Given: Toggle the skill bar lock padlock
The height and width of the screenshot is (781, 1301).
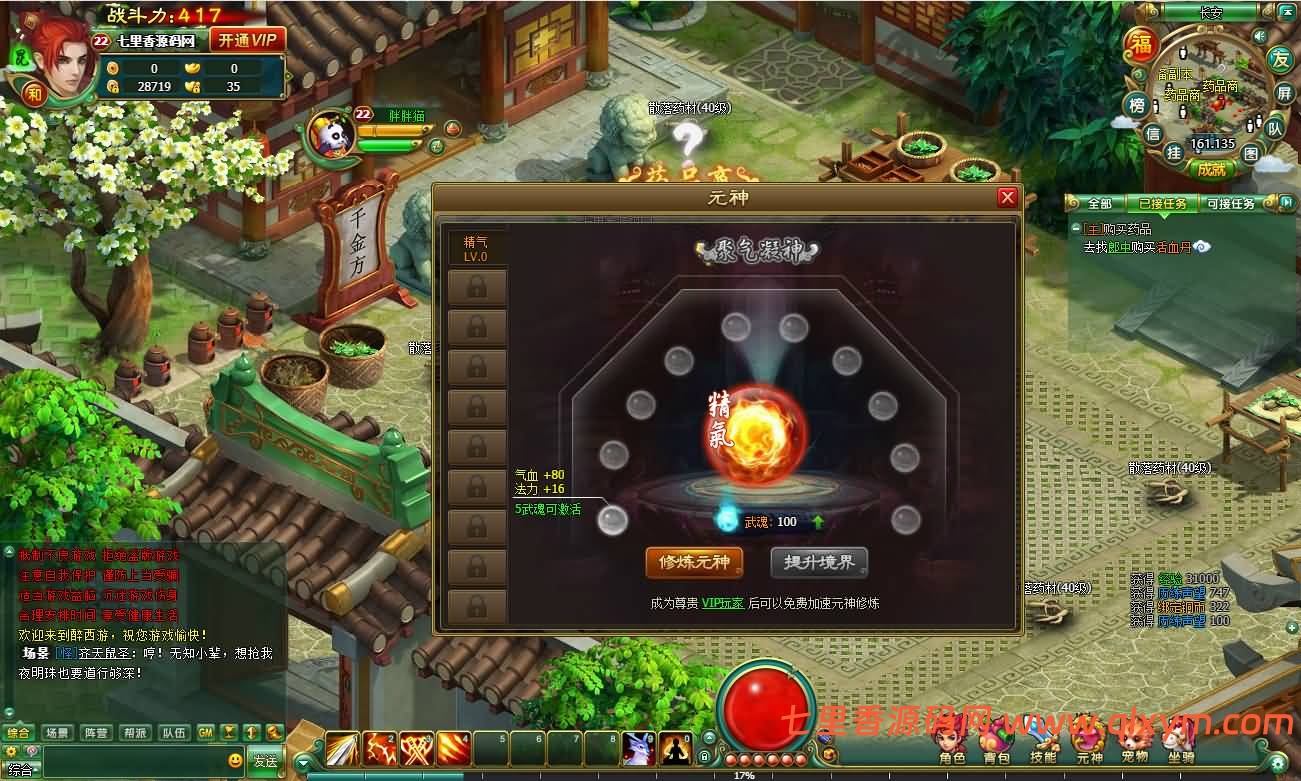Looking at the screenshot, I should click(x=704, y=756).
